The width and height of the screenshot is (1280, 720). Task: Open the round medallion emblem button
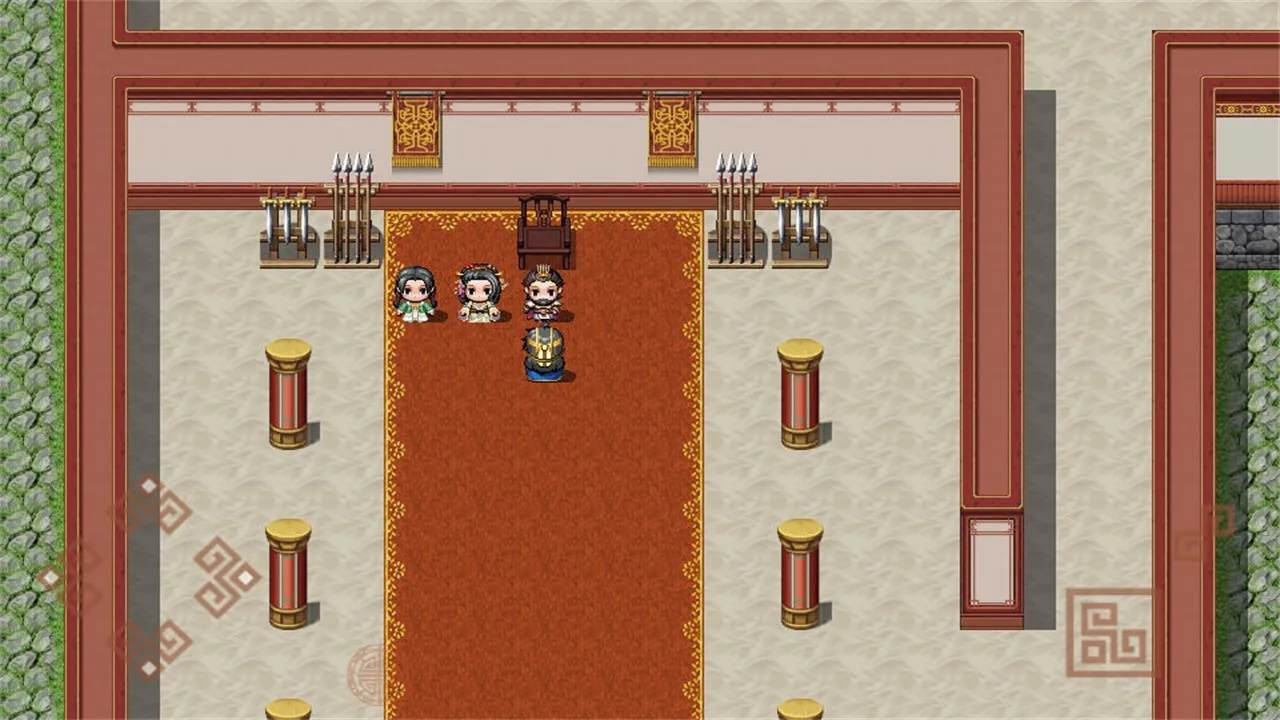pos(367,674)
